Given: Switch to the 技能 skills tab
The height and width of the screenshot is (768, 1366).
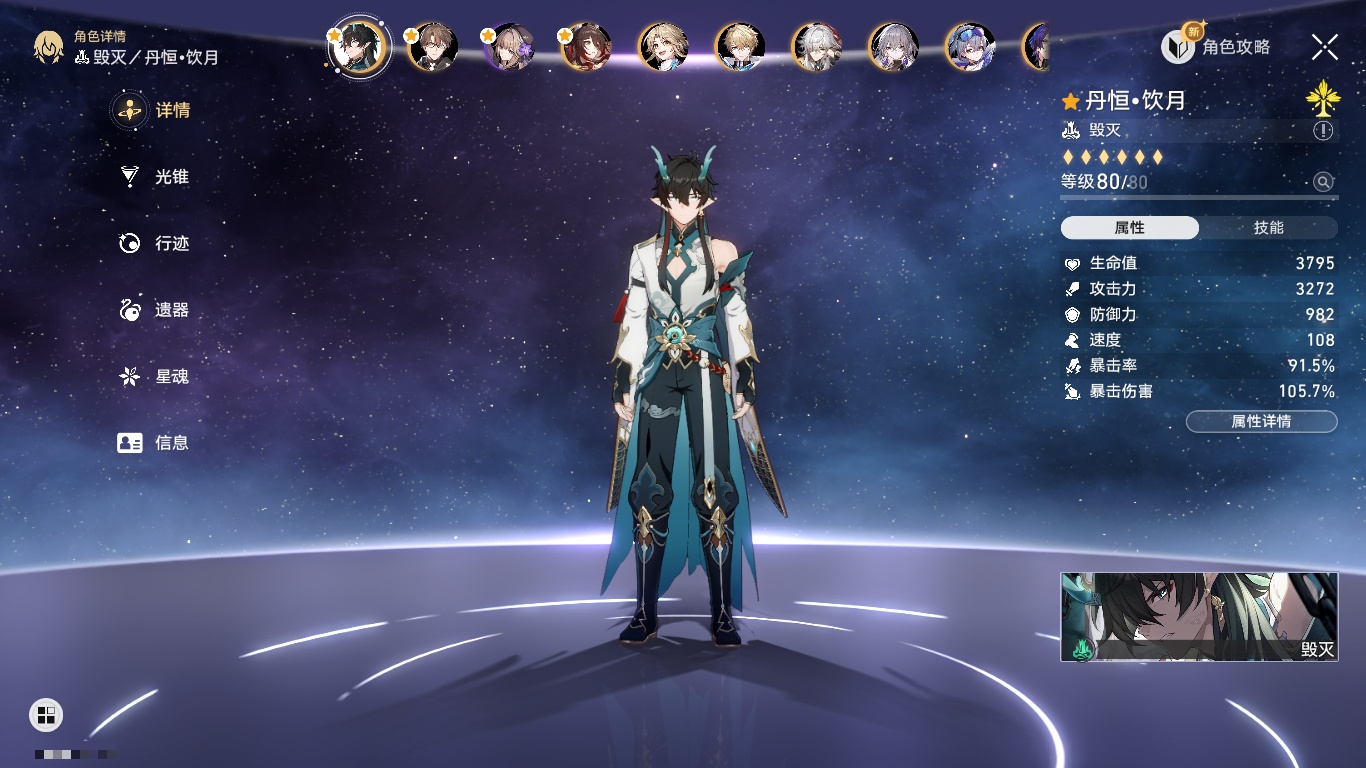Looking at the screenshot, I should point(1268,228).
